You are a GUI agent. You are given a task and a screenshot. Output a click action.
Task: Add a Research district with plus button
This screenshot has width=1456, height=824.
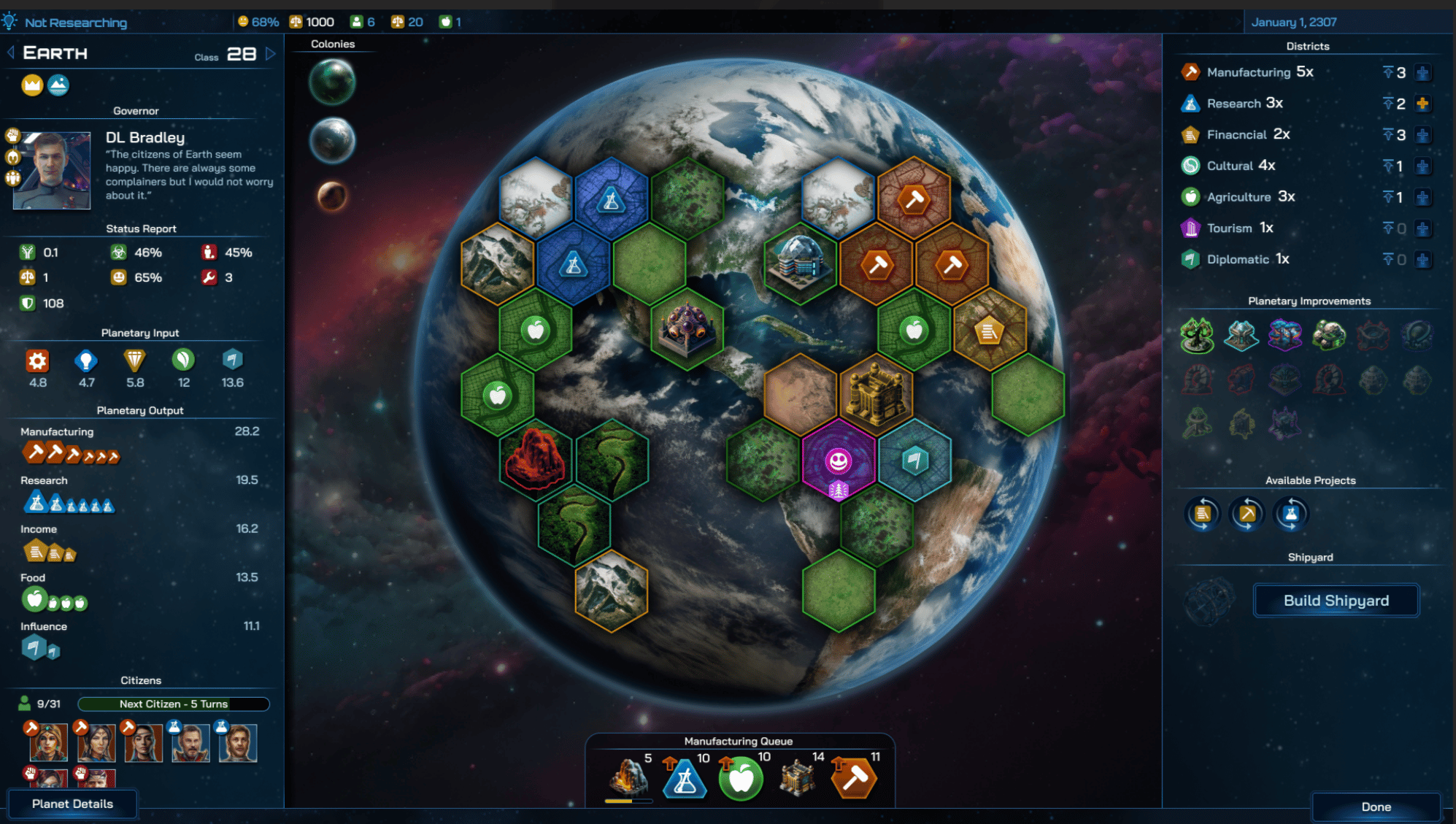1422,104
